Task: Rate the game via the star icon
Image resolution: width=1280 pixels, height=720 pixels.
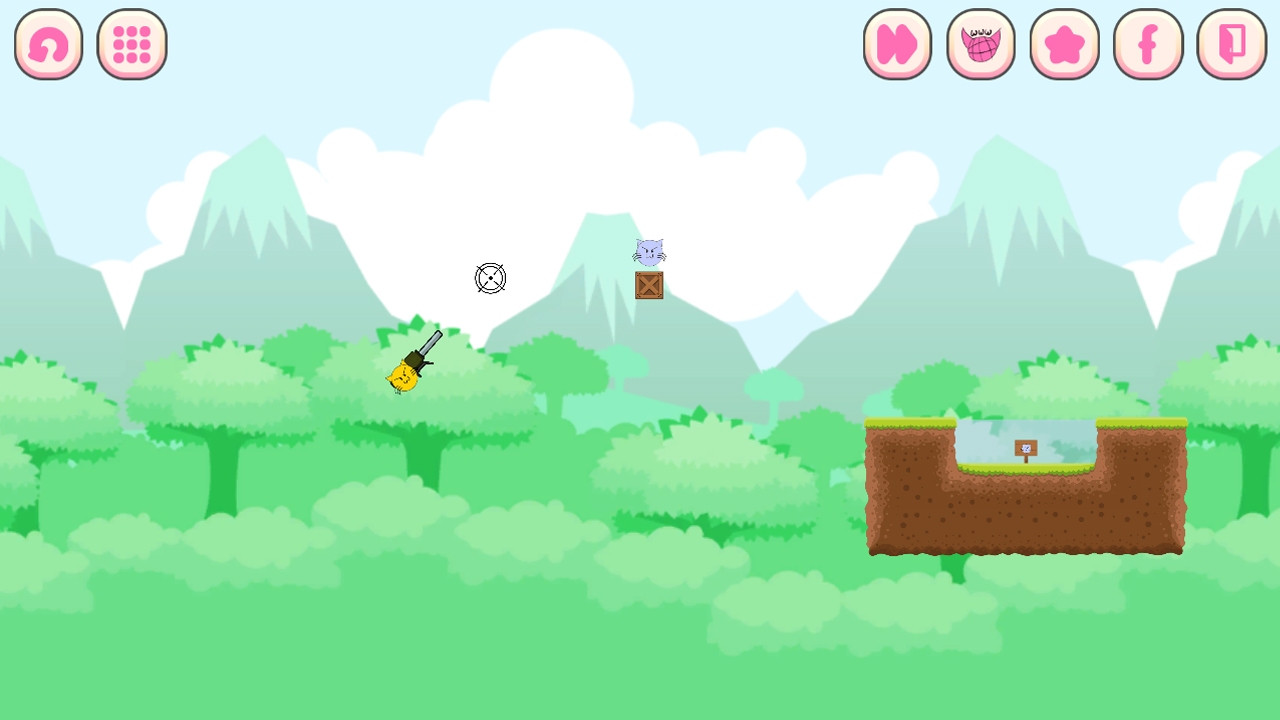Action: [x=1065, y=44]
